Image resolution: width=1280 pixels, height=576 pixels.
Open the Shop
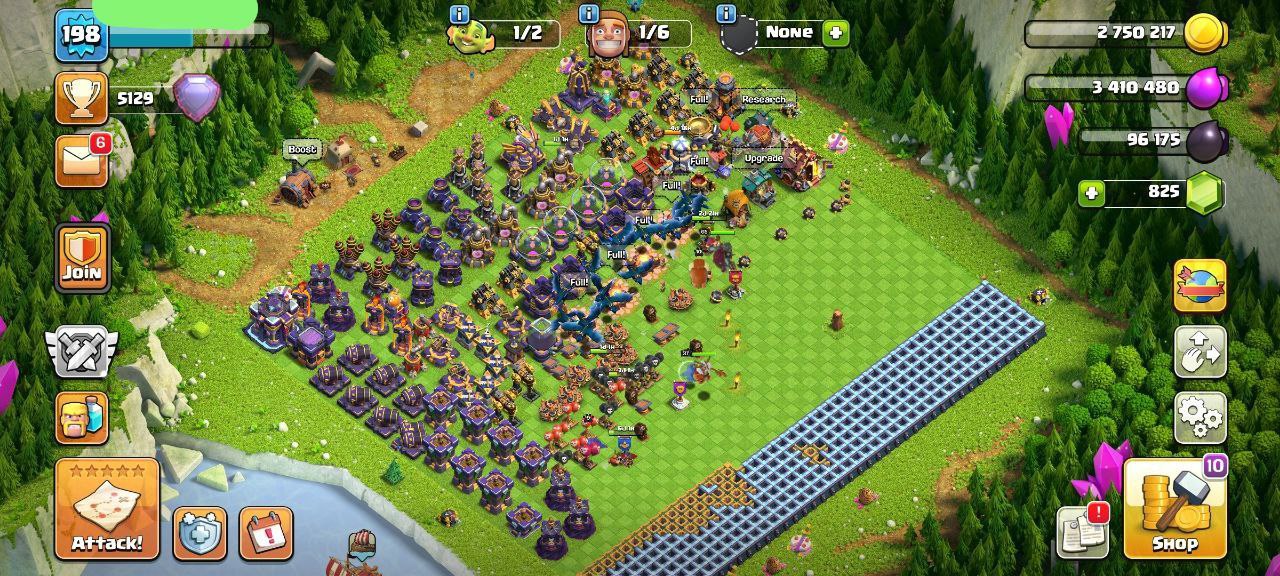1175,508
